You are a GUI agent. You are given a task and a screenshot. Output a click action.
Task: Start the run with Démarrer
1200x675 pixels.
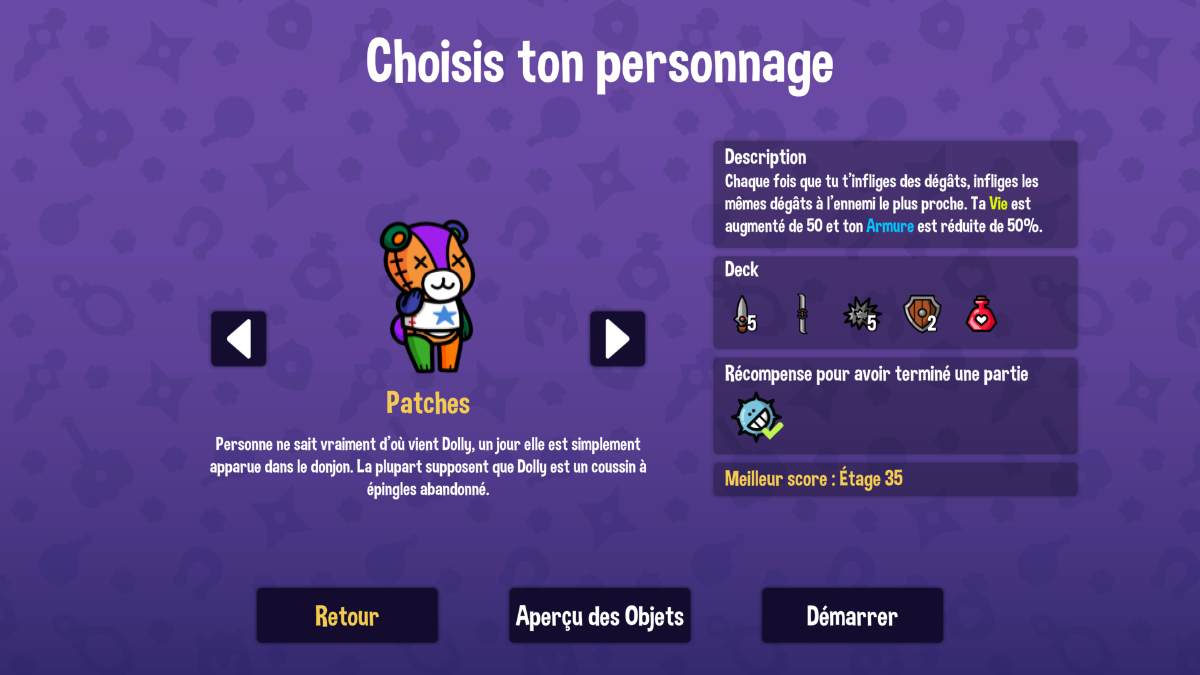point(852,615)
